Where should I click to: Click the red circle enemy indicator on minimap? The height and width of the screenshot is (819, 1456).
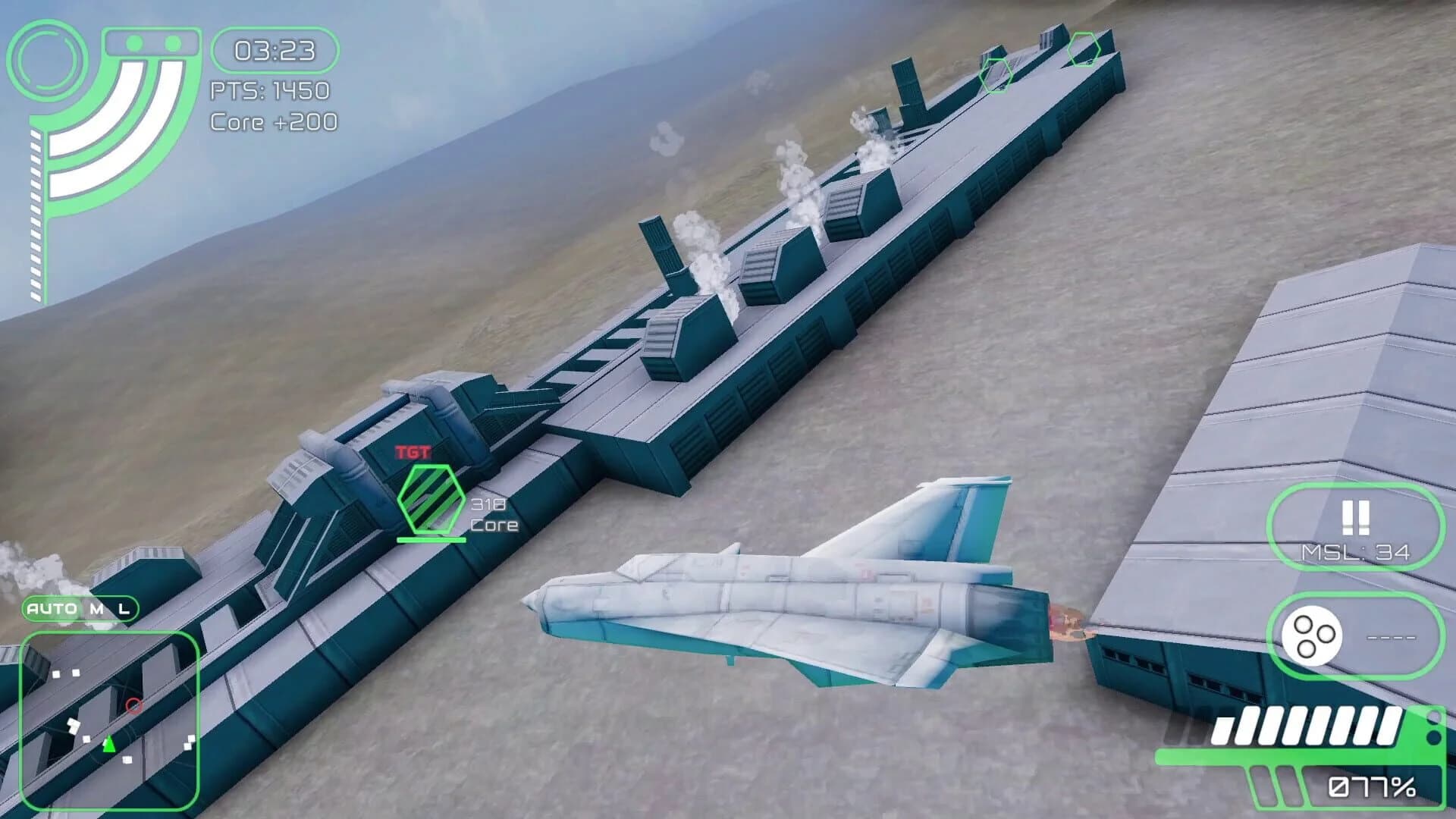point(133,704)
